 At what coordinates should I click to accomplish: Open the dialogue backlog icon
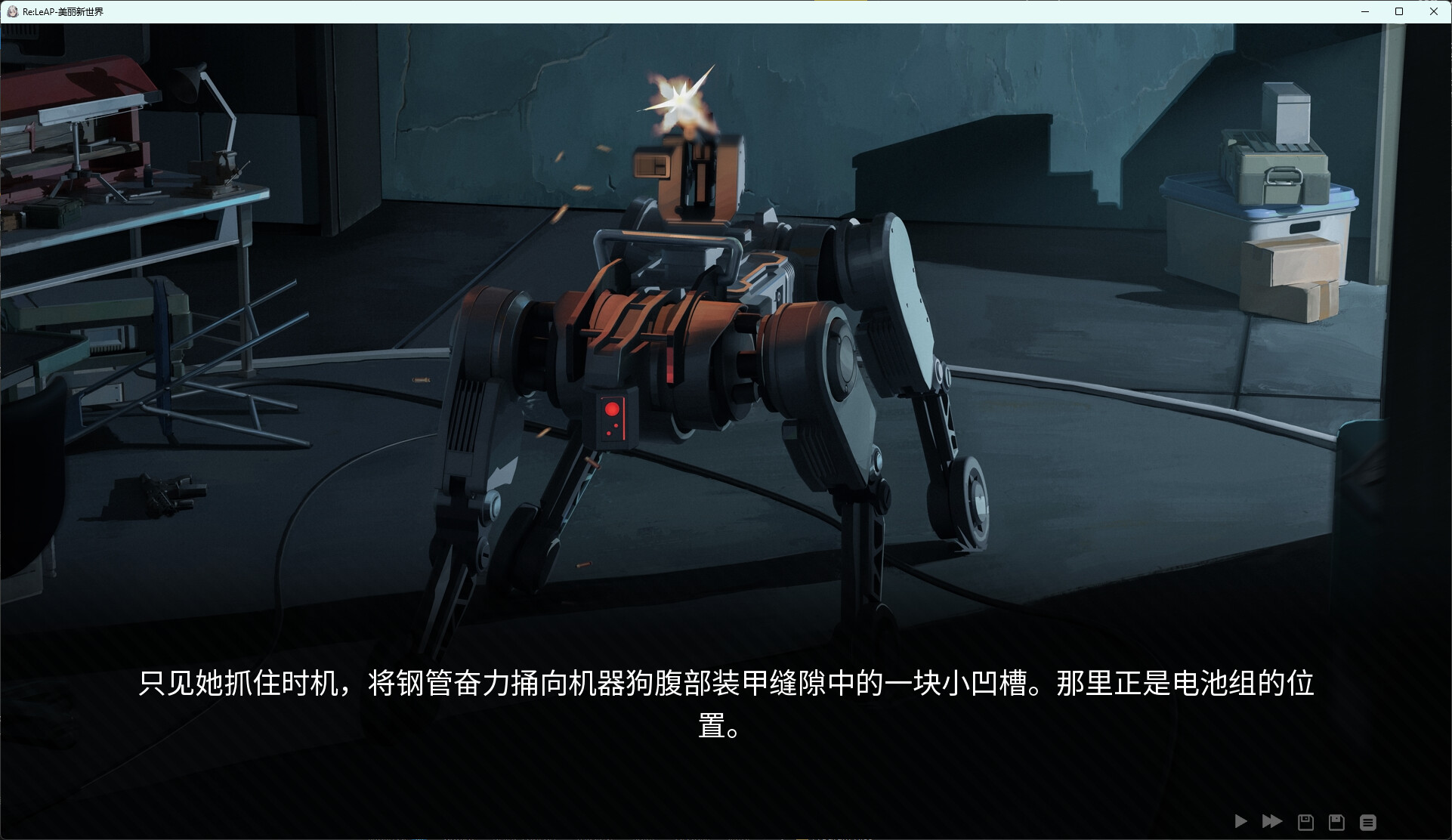pos(1367,822)
